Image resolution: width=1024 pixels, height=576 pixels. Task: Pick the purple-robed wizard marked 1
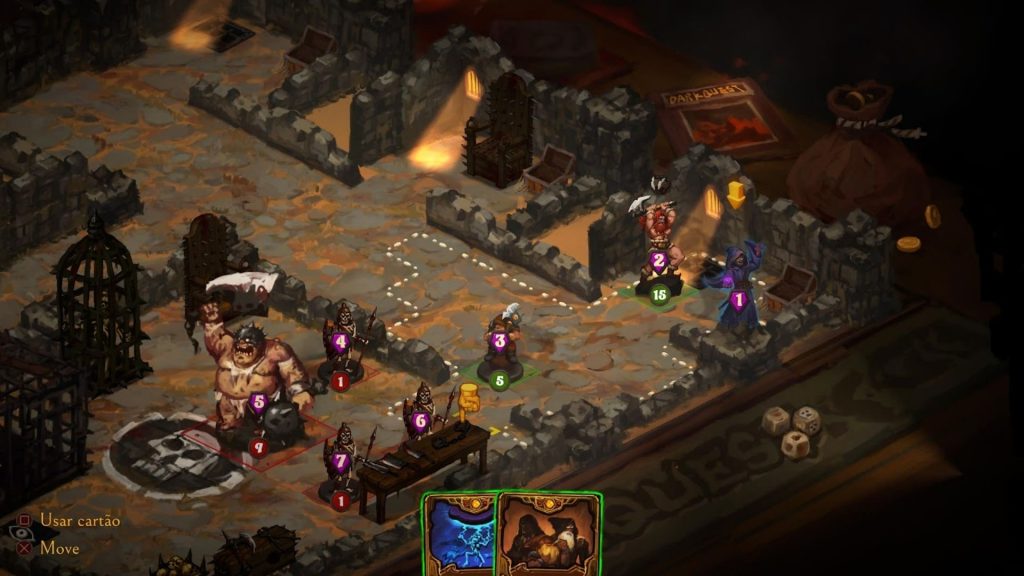(739, 292)
